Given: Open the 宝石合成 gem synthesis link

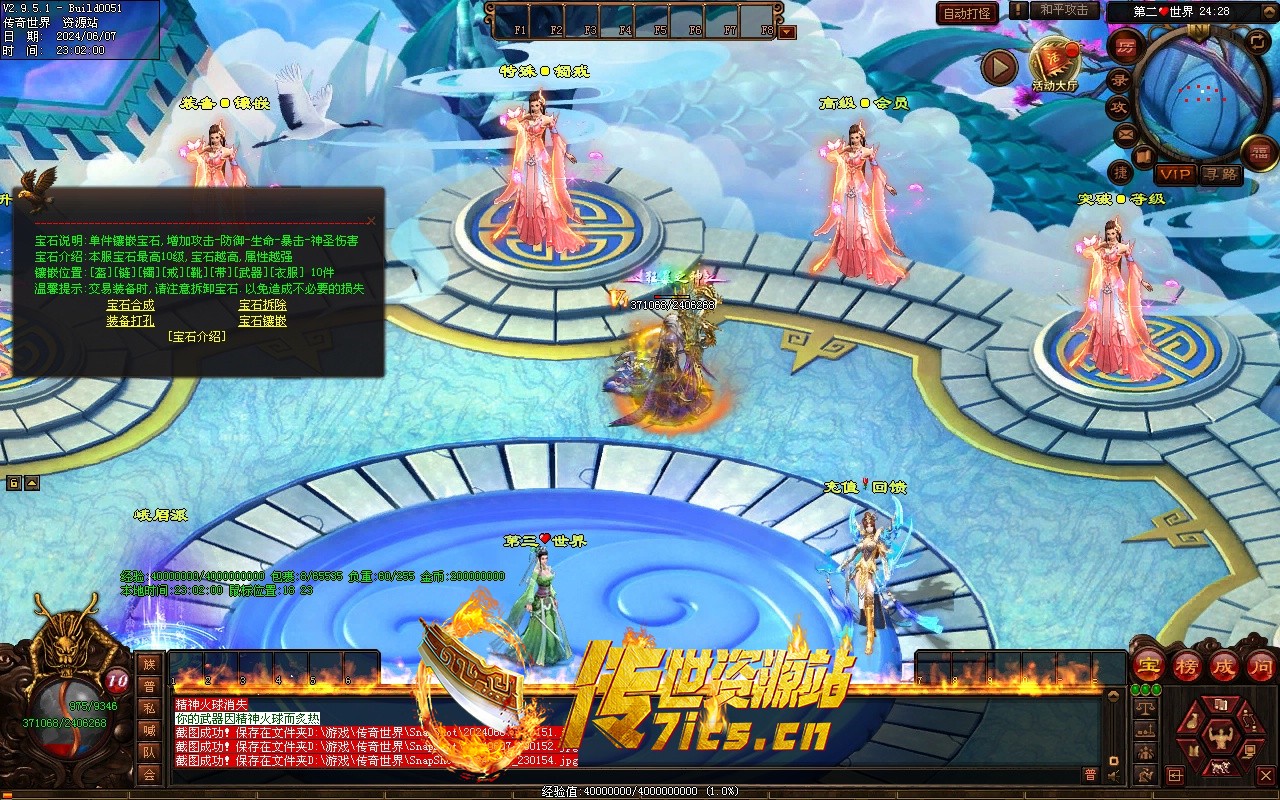Looking at the screenshot, I should pyautogui.click(x=130, y=305).
